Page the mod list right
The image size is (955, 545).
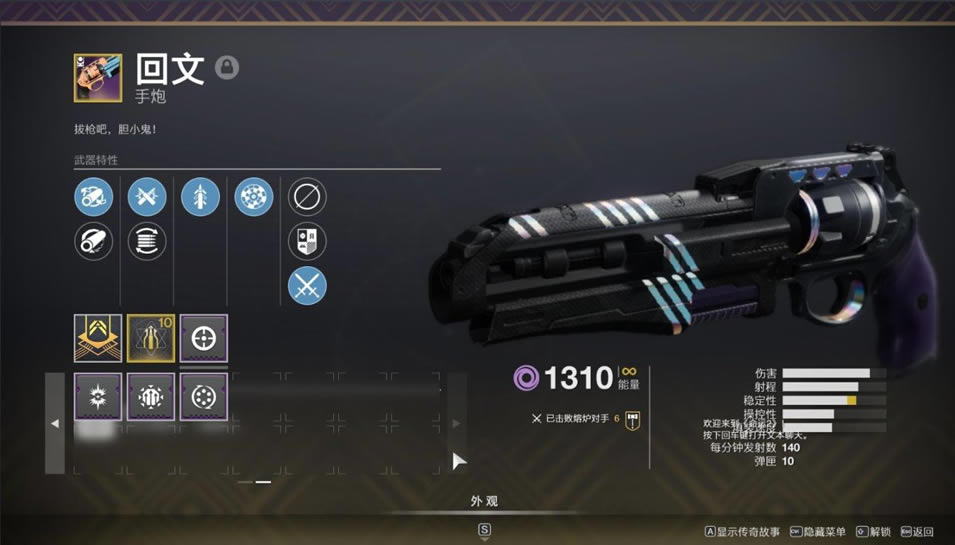[456, 423]
